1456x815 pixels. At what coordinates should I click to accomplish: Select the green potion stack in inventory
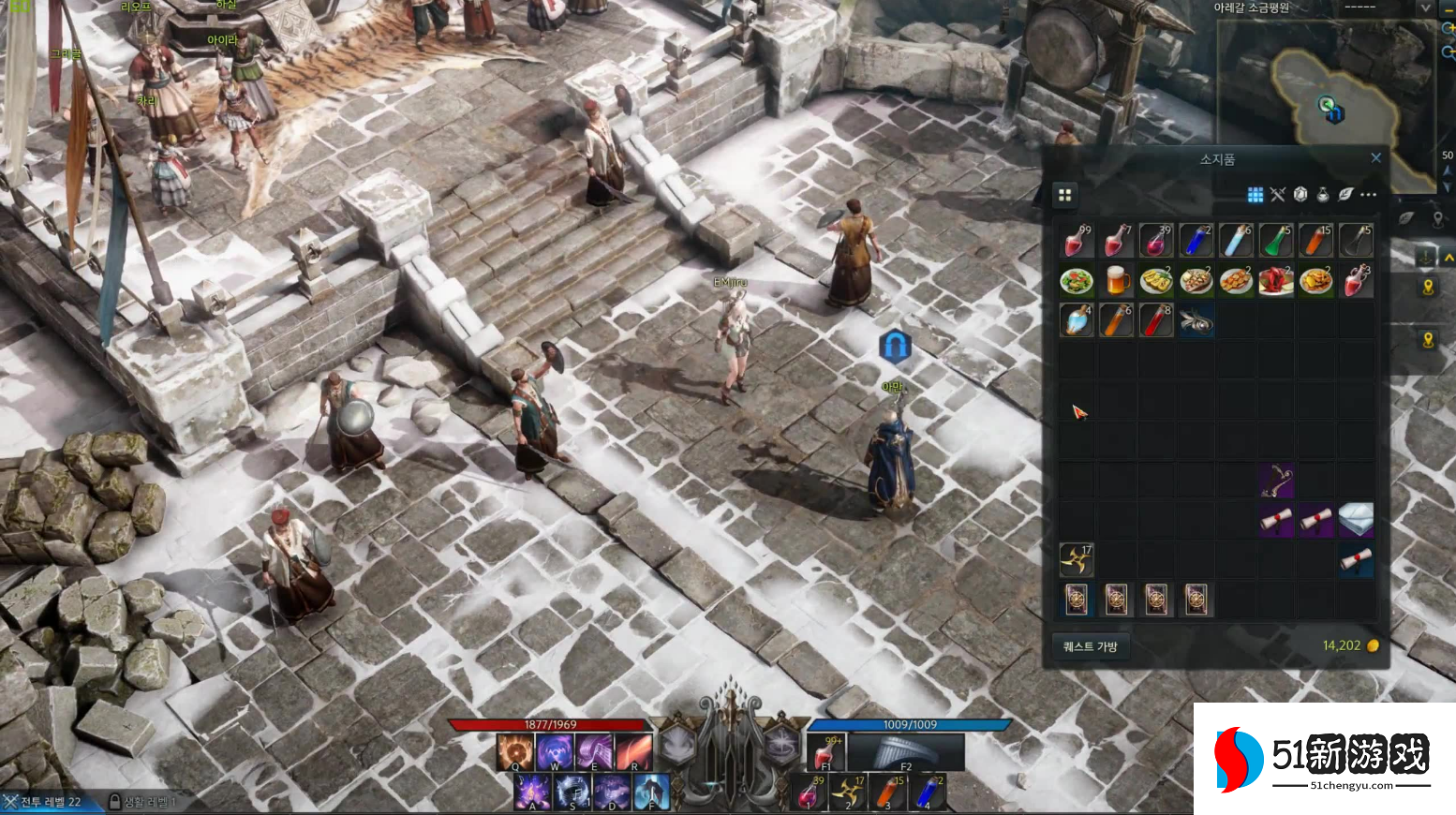(1276, 241)
